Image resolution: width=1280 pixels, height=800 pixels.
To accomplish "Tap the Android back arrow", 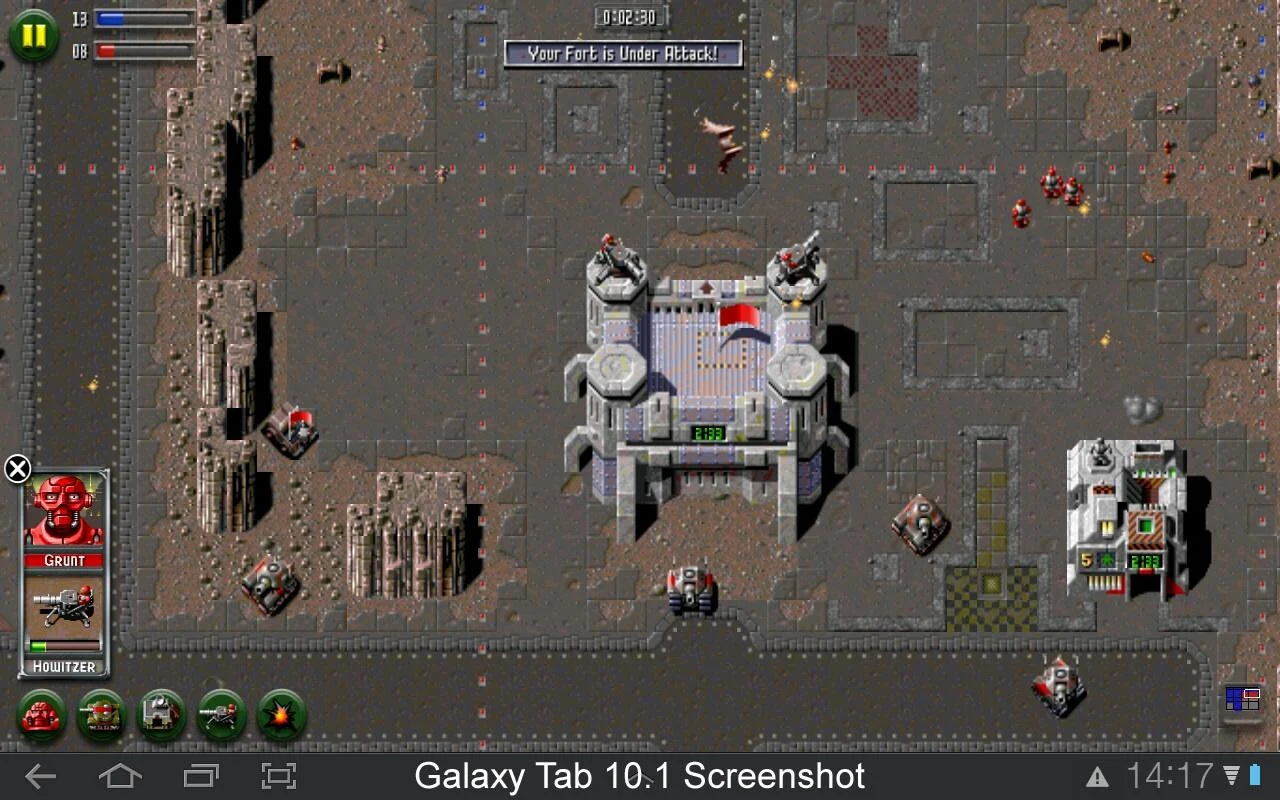I will [40, 776].
